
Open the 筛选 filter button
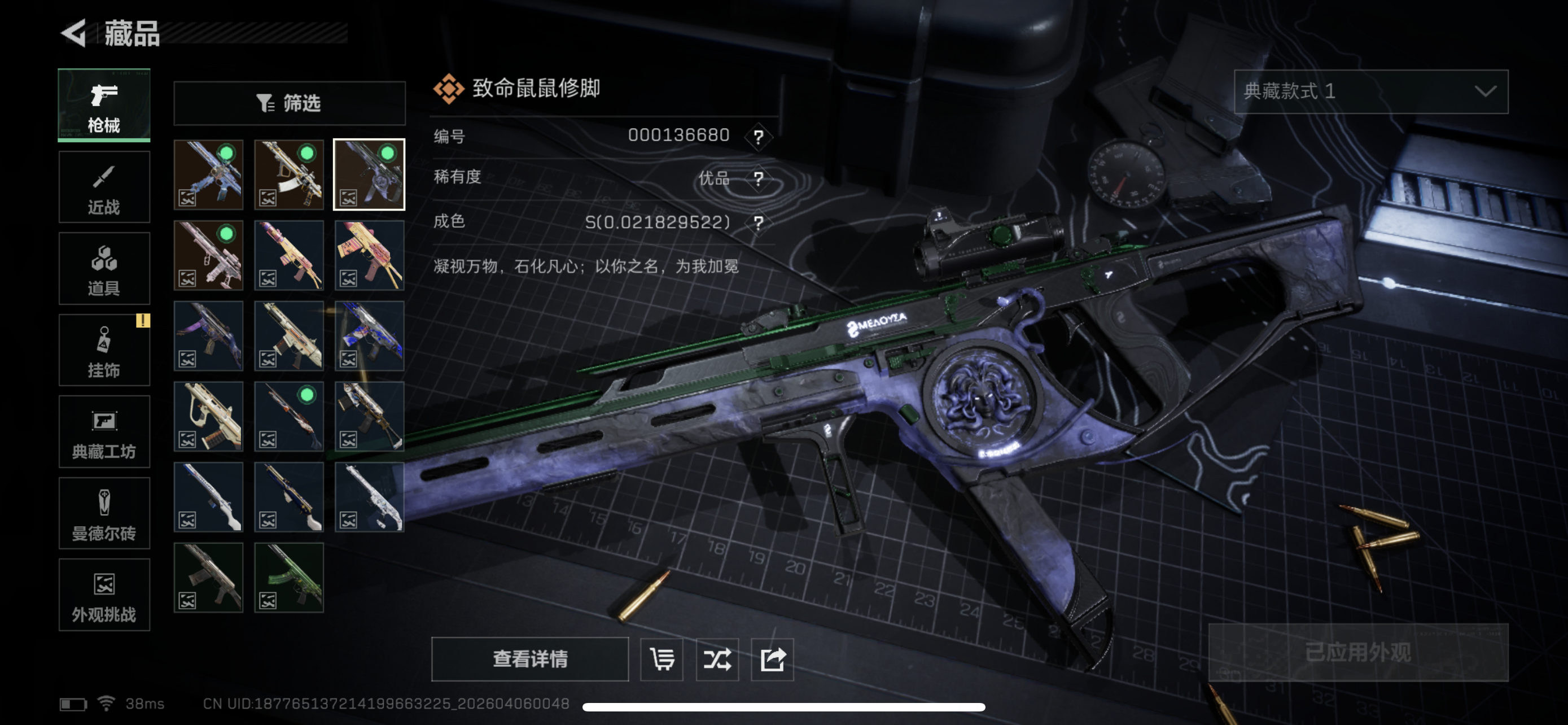pos(289,103)
